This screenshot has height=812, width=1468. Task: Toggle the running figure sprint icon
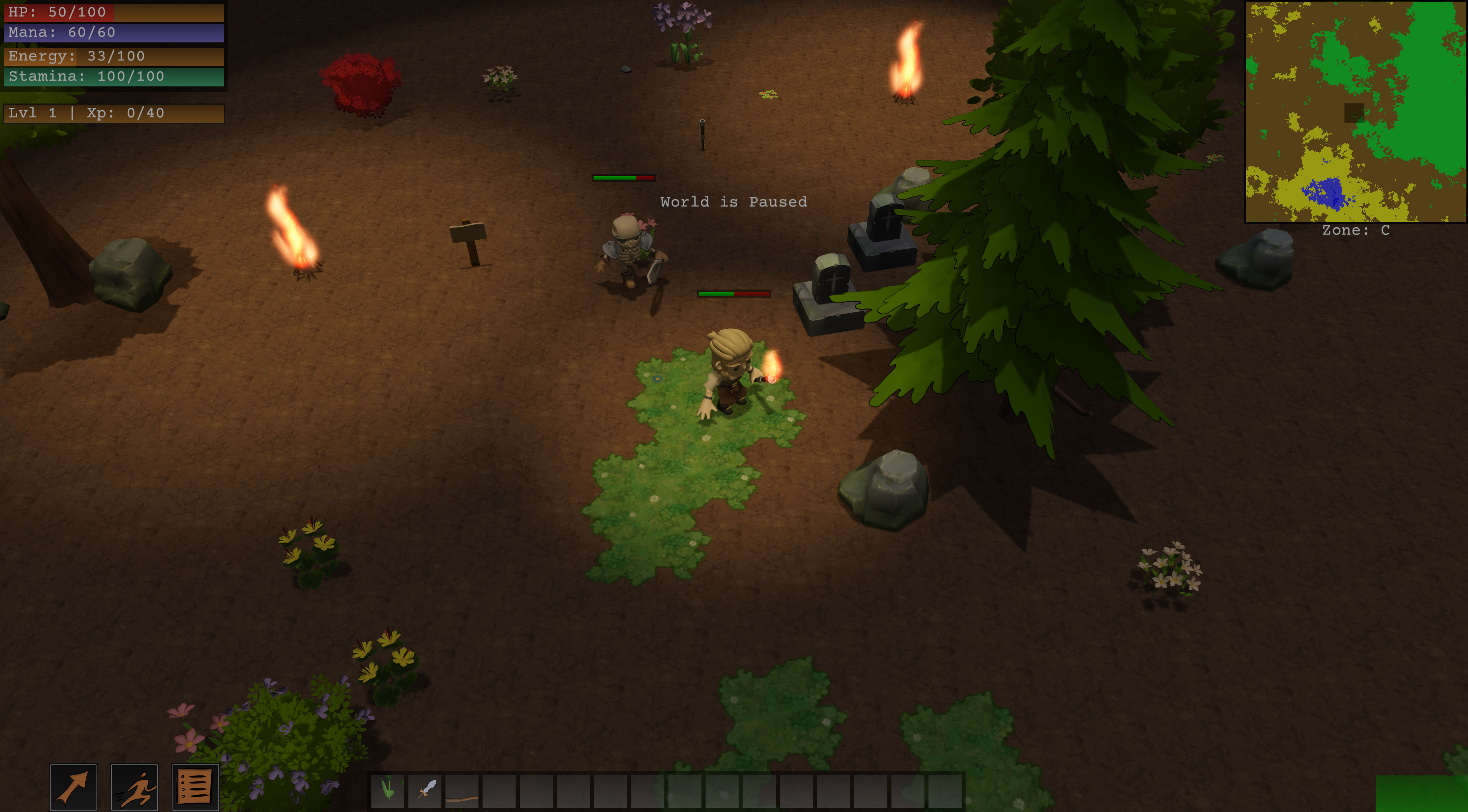(x=135, y=787)
